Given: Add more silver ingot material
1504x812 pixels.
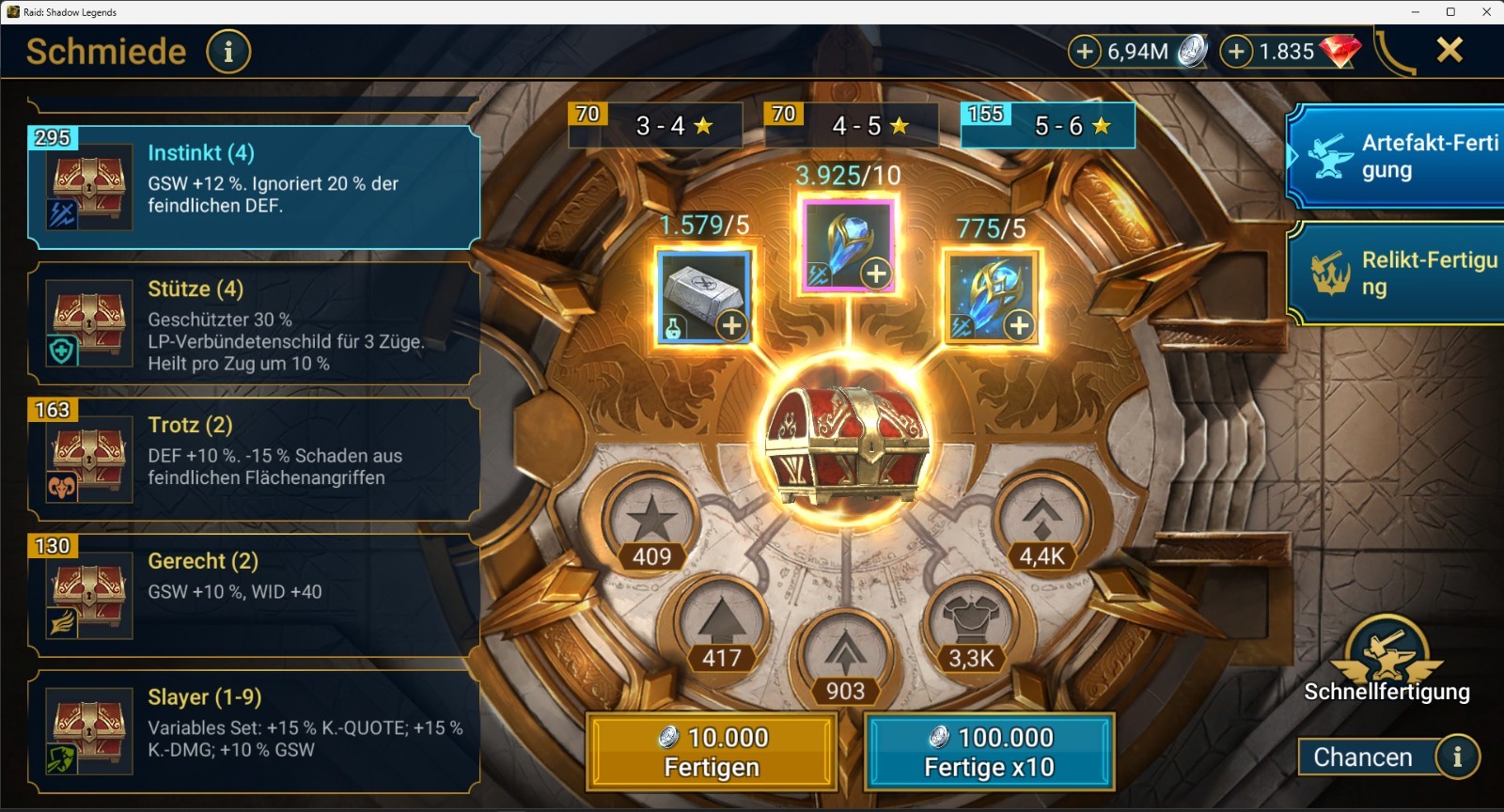Looking at the screenshot, I should 731,325.
